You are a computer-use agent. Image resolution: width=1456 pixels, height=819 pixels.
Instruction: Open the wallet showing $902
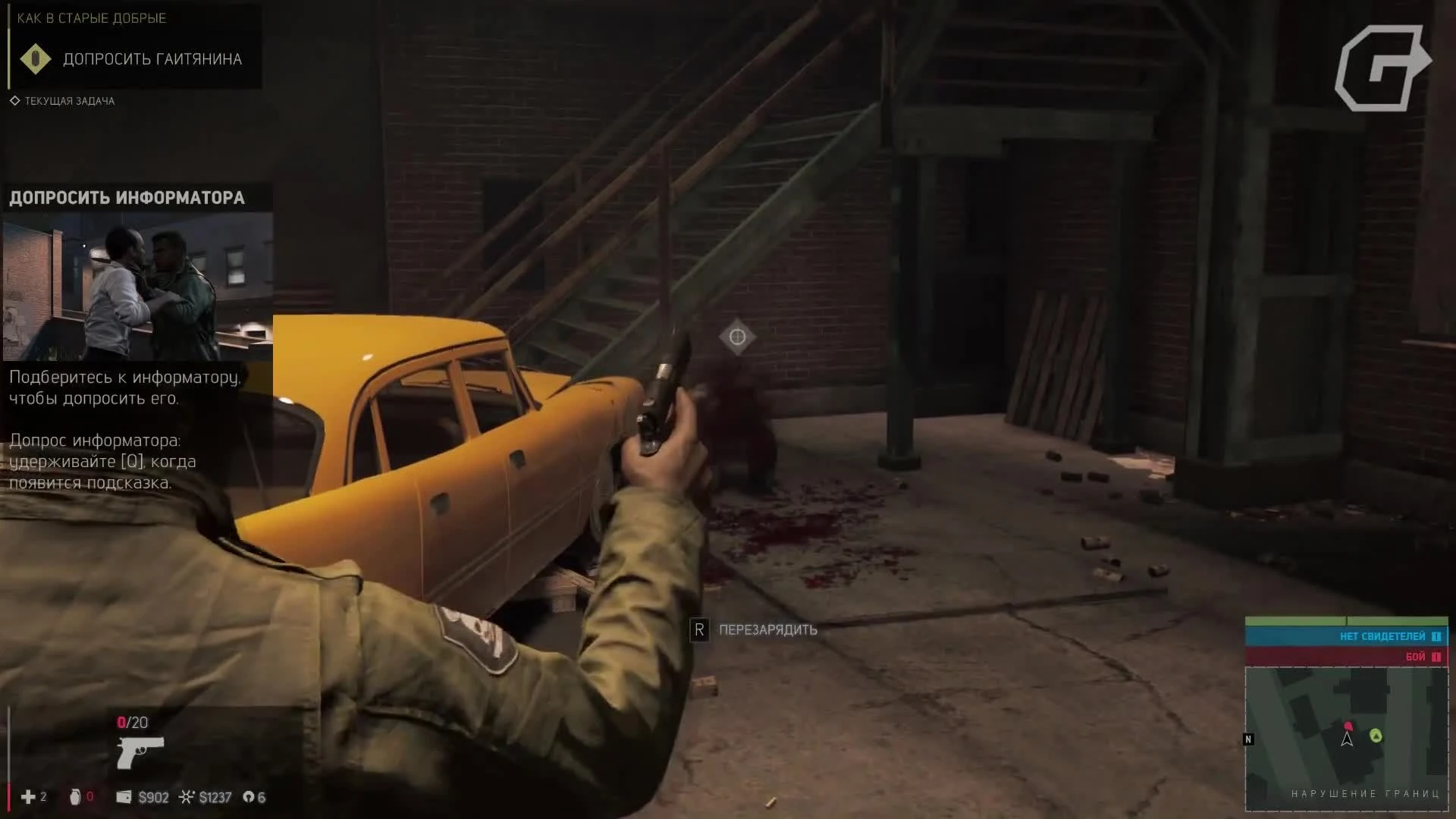point(124,797)
